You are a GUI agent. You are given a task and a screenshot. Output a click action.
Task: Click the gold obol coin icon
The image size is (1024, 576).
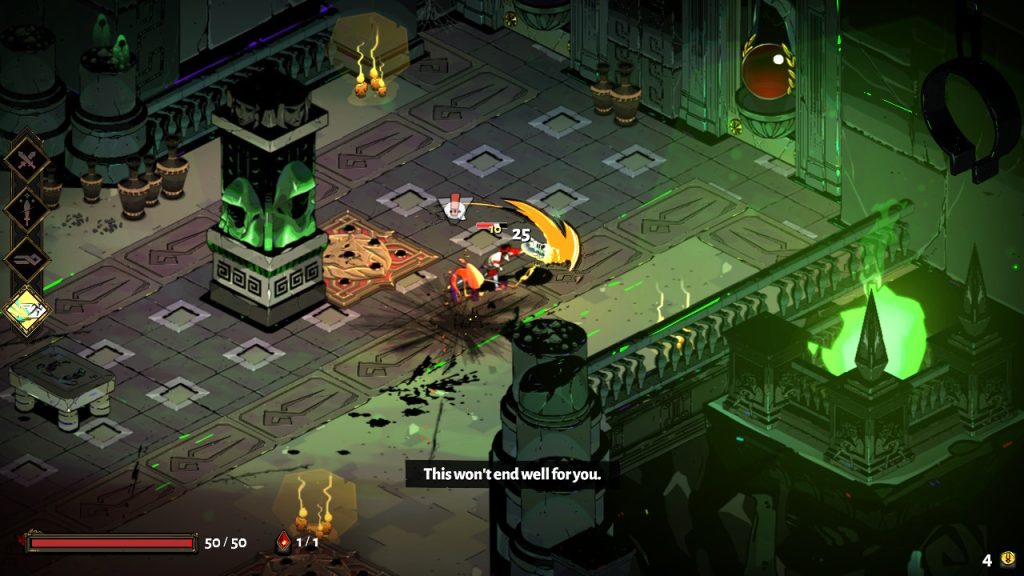(1007, 559)
